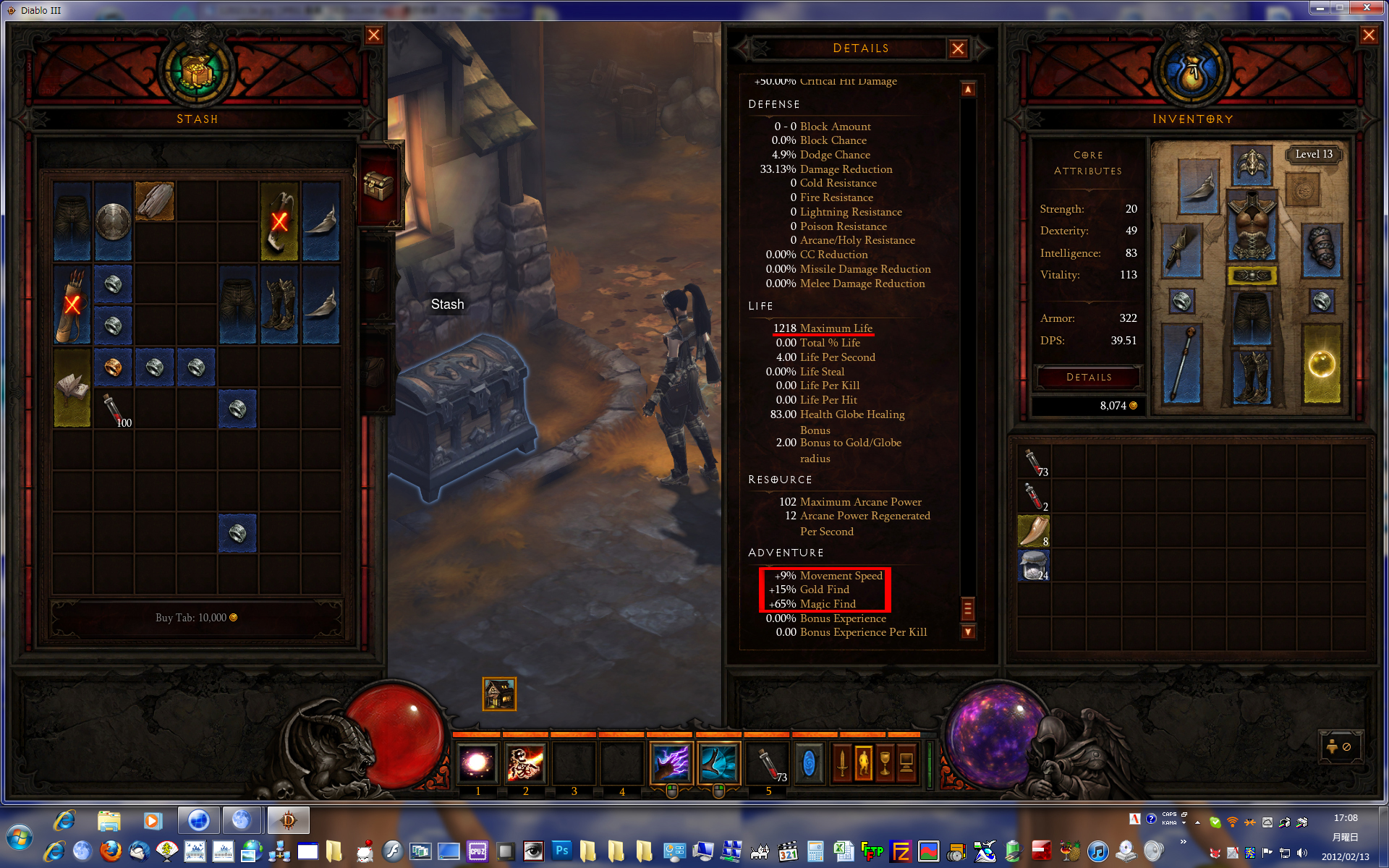Close the Inventory panel
Image resolution: width=1389 pixels, height=868 pixels.
point(1368,35)
